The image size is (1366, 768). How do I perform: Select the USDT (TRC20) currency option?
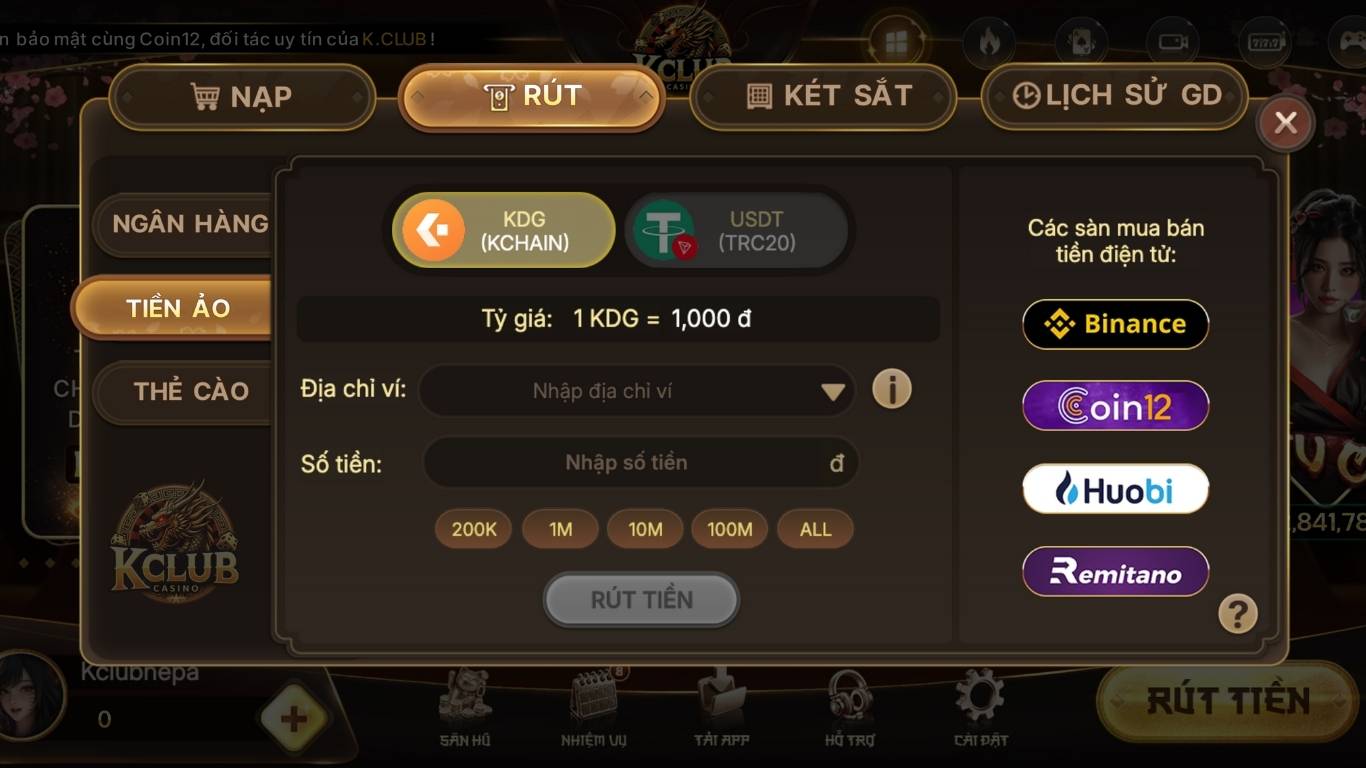click(737, 231)
